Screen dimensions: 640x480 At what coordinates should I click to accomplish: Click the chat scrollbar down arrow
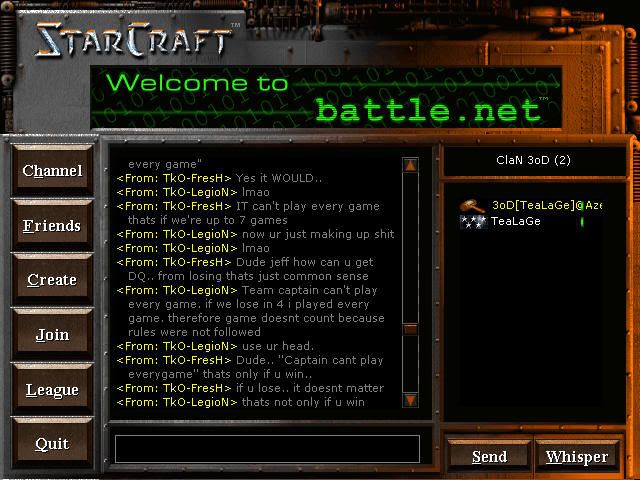(x=410, y=400)
